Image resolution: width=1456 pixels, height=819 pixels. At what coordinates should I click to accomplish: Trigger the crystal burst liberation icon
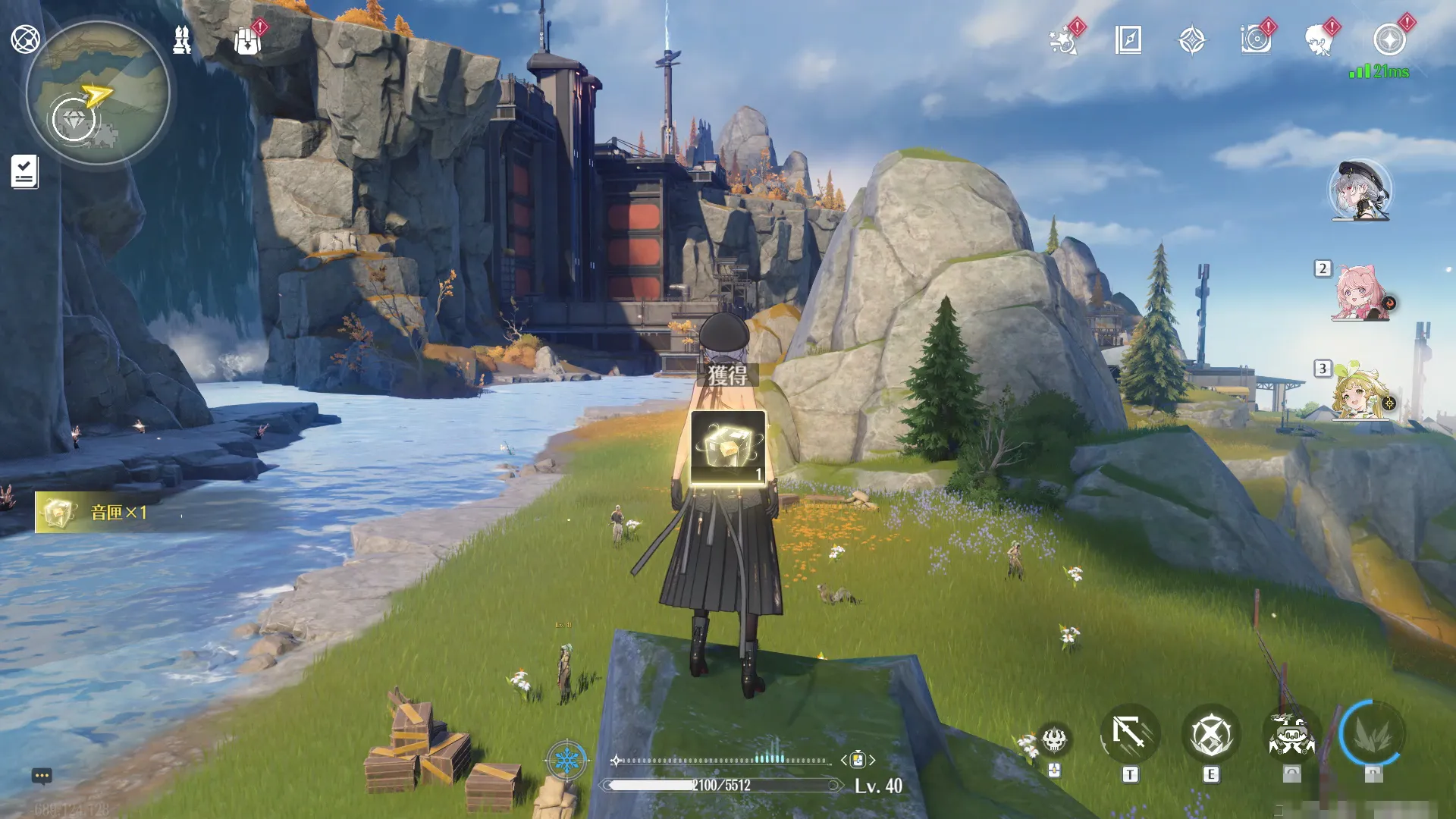(1373, 734)
